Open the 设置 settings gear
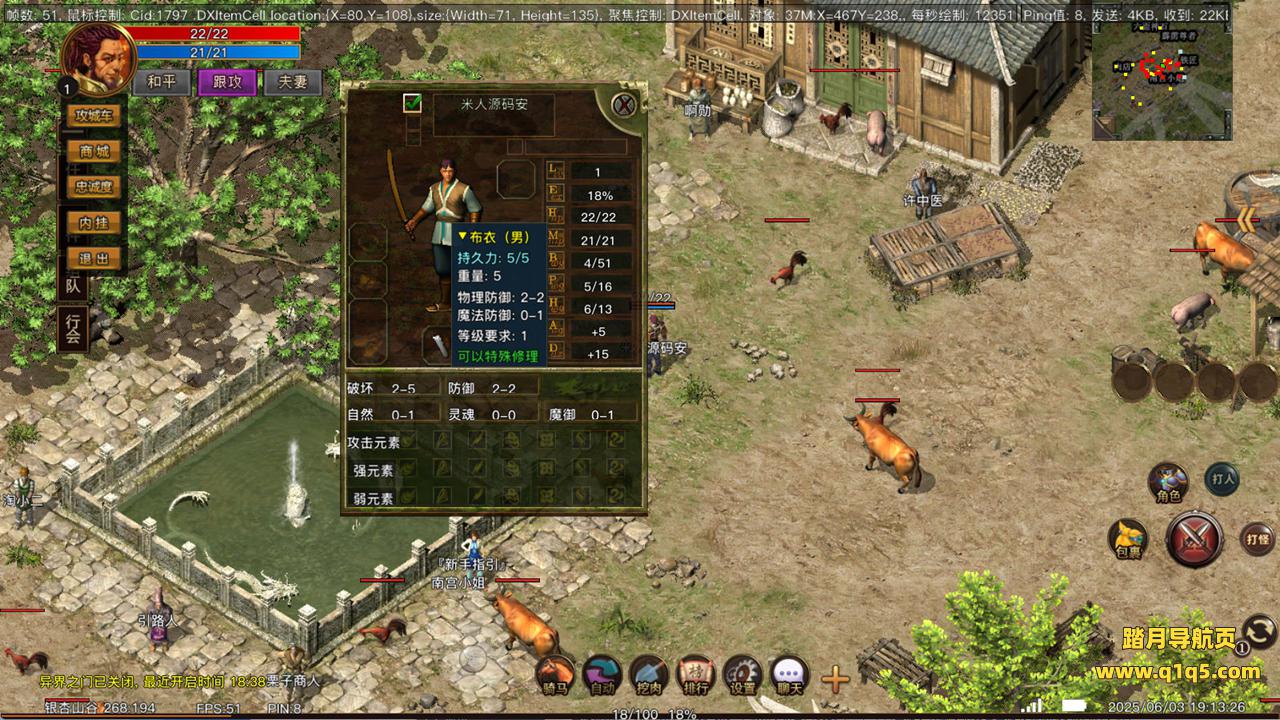 (x=742, y=676)
